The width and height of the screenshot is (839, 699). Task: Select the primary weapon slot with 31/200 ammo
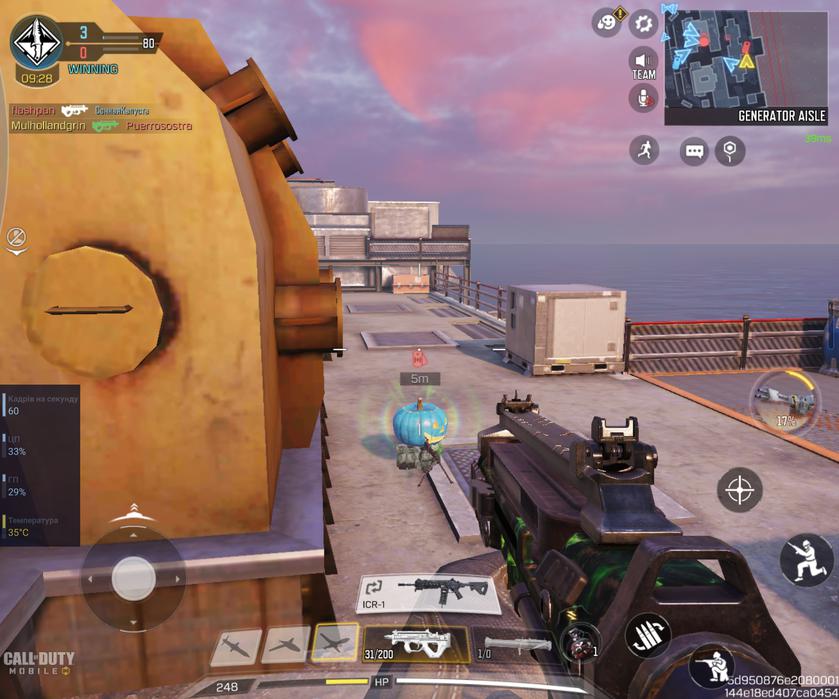pos(416,644)
